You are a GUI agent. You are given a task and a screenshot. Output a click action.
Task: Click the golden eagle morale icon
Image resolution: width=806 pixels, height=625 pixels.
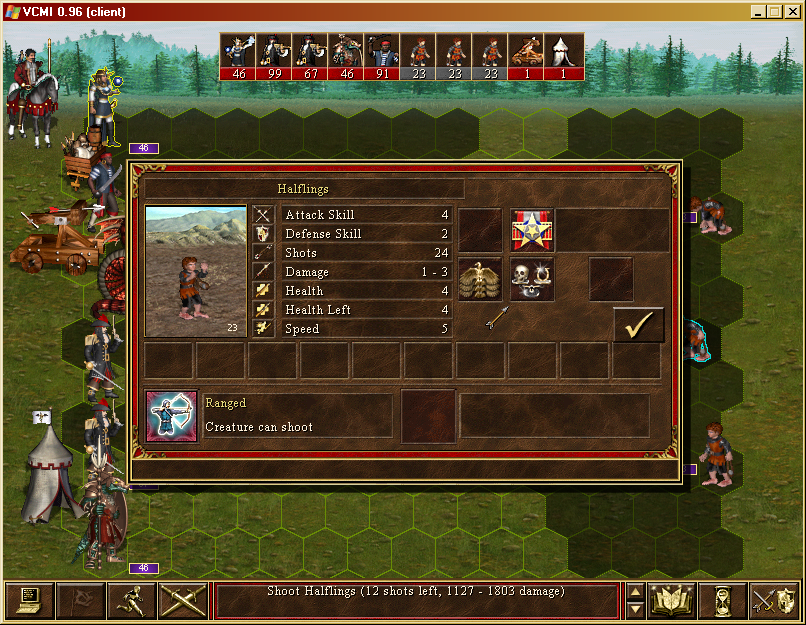pyautogui.click(x=480, y=280)
